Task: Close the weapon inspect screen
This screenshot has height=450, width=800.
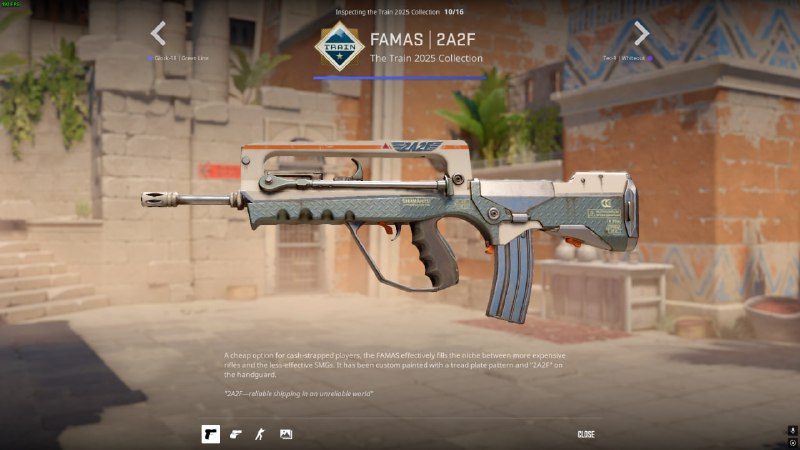Action: (x=586, y=434)
